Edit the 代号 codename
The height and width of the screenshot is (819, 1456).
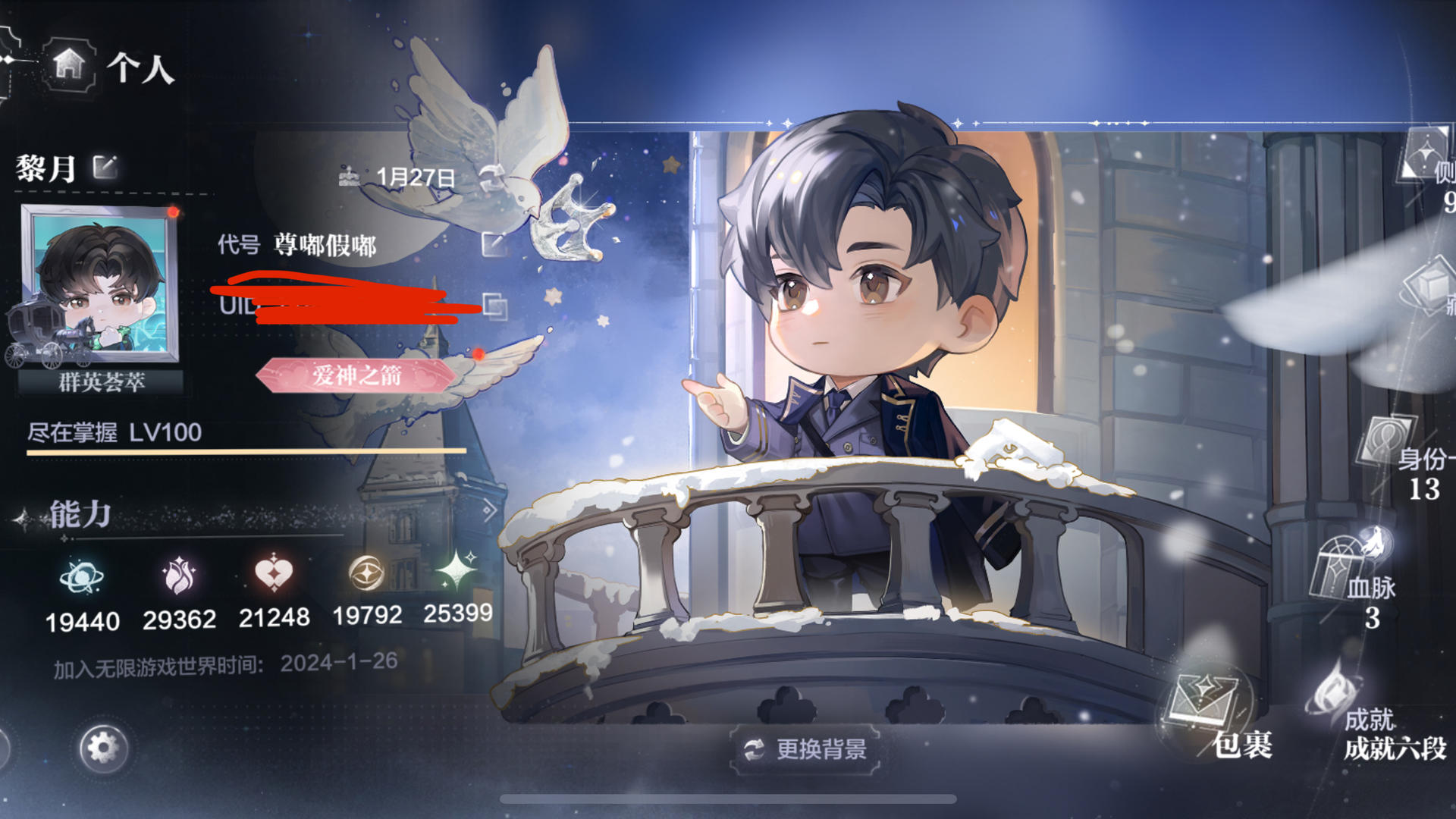tap(494, 243)
